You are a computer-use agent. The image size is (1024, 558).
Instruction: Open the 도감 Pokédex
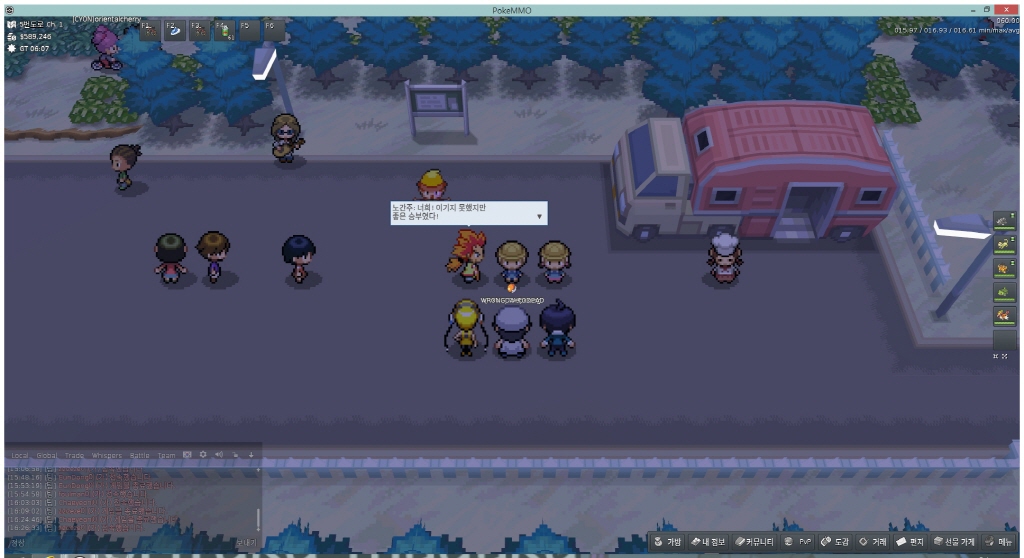(835, 542)
